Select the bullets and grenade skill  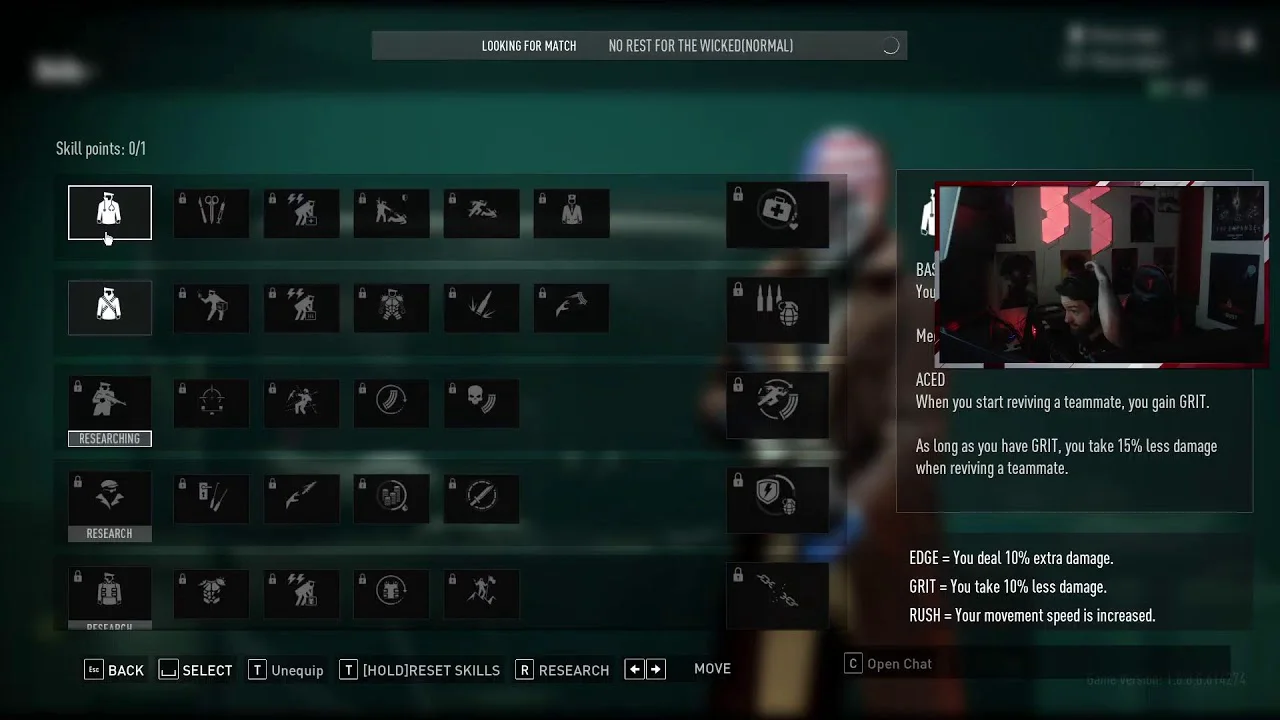(777, 310)
